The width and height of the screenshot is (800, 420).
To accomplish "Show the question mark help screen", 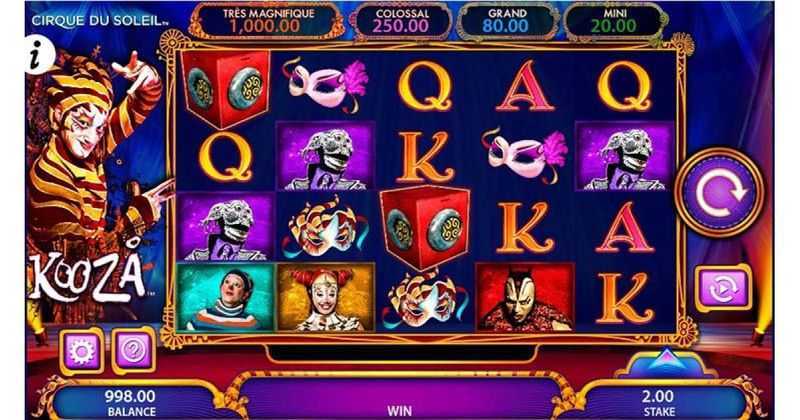I will [132, 351].
